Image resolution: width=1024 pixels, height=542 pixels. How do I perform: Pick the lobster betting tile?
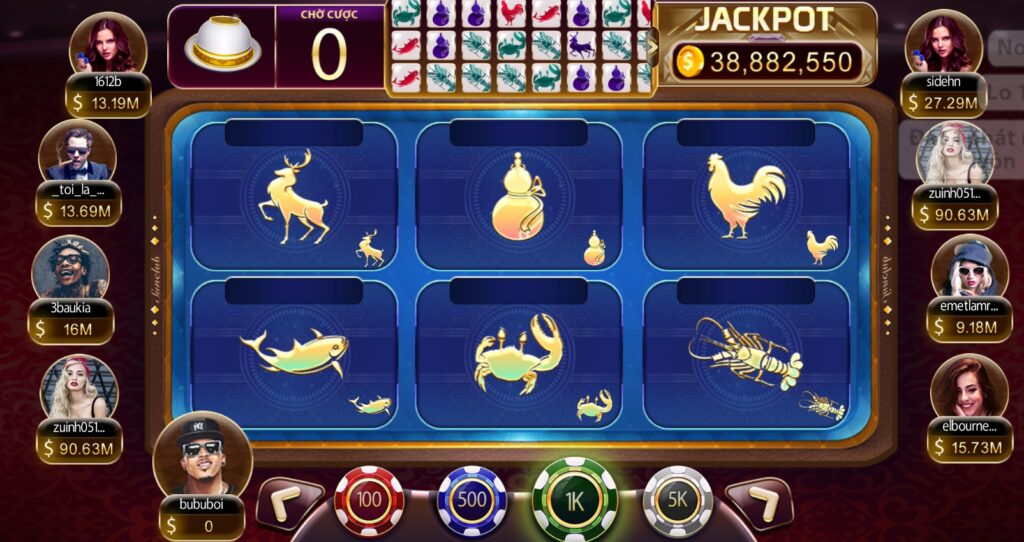coord(745,355)
